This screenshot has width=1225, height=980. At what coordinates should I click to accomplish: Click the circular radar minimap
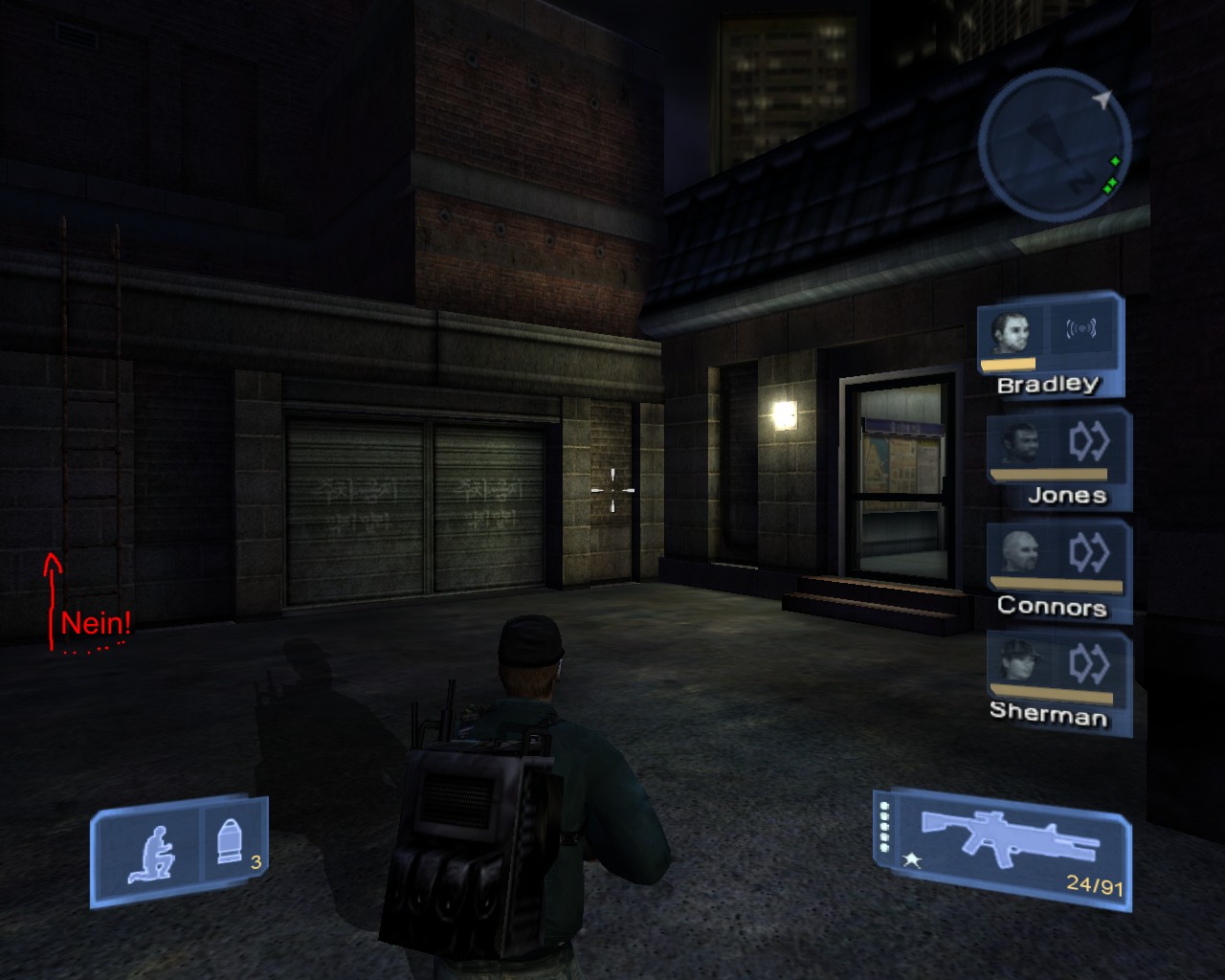(1053, 144)
